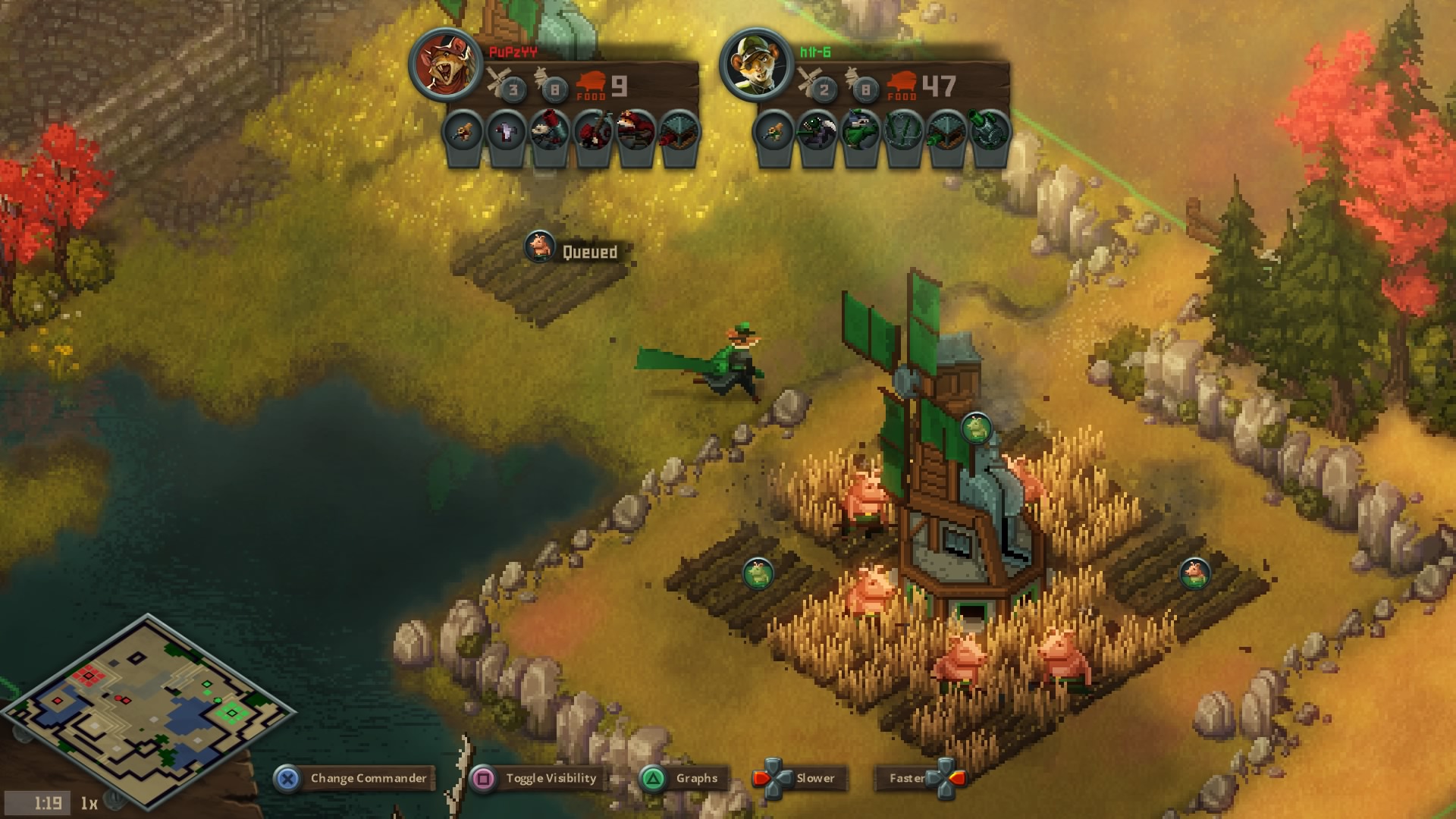Select the green cannon turret unit icon

[990, 131]
